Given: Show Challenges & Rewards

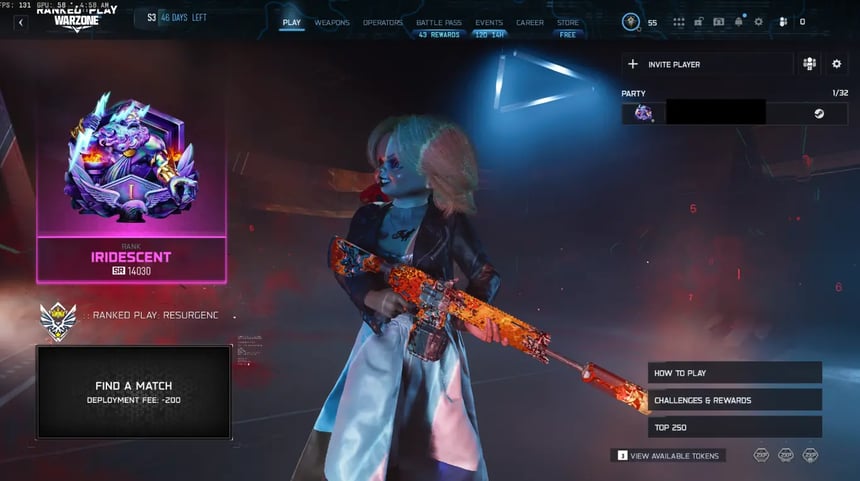Looking at the screenshot, I should tap(734, 400).
